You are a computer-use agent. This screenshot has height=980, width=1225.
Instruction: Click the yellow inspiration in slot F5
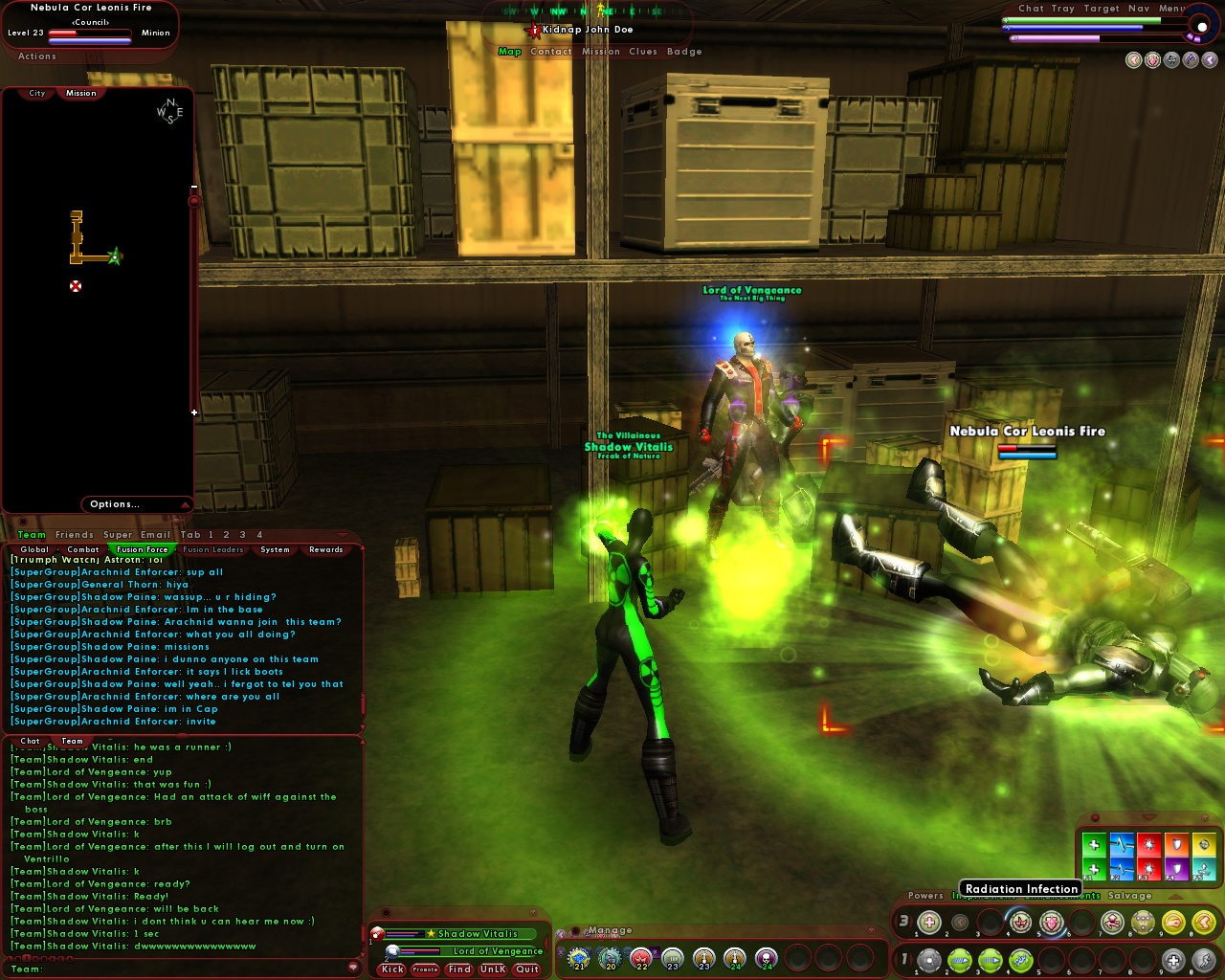click(x=1204, y=843)
